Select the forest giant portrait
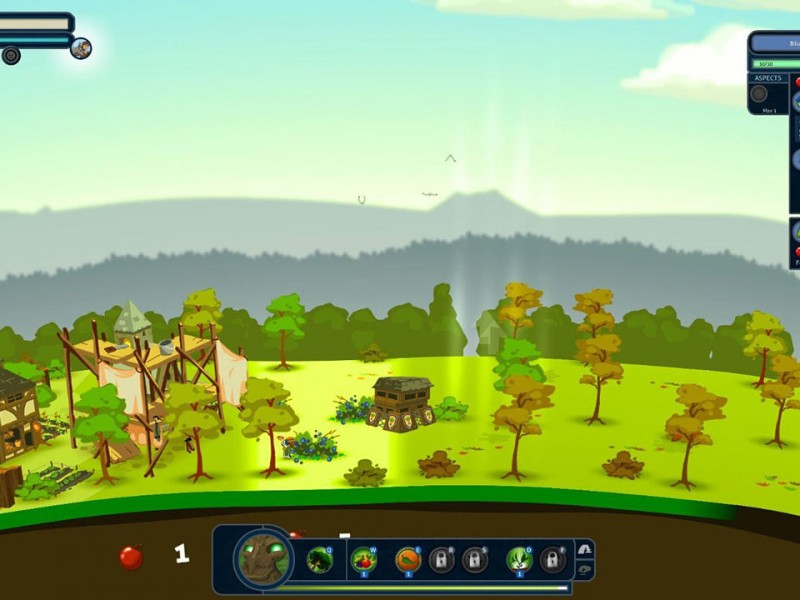Image resolution: width=800 pixels, height=600 pixels. (x=263, y=558)
